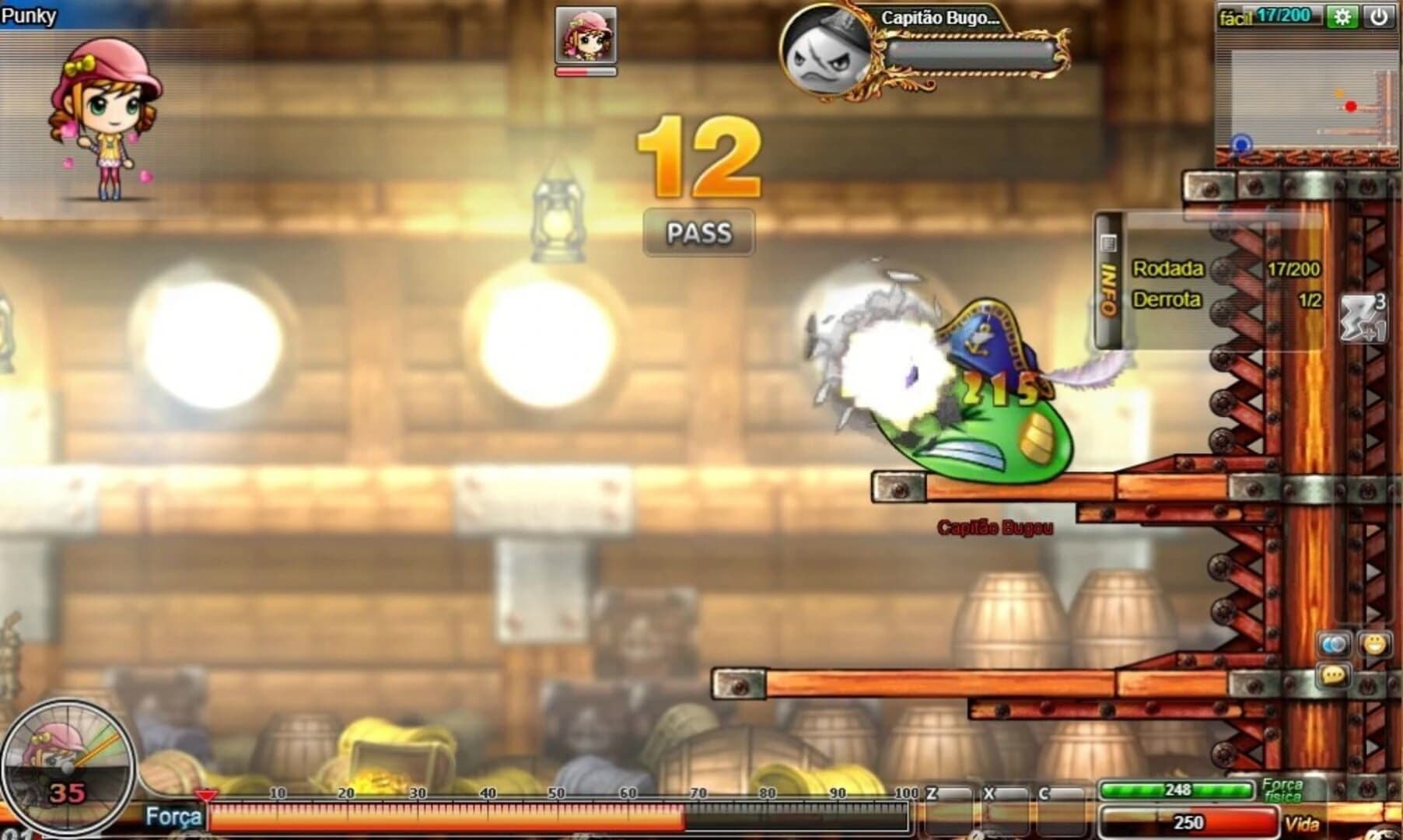Click the green Força física 248 bar

click(x=1176, y=789)
